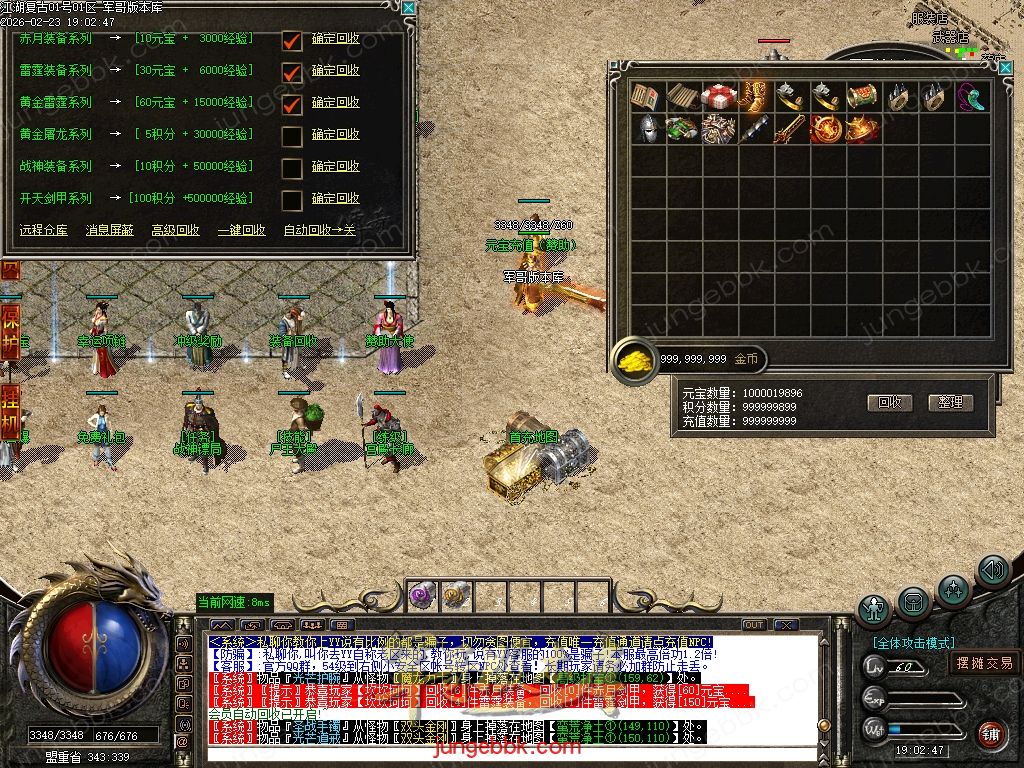Choose 一键回收 one-click recycle
Image resolution: width=1024 pixels, height=768 pixels.
241,230
